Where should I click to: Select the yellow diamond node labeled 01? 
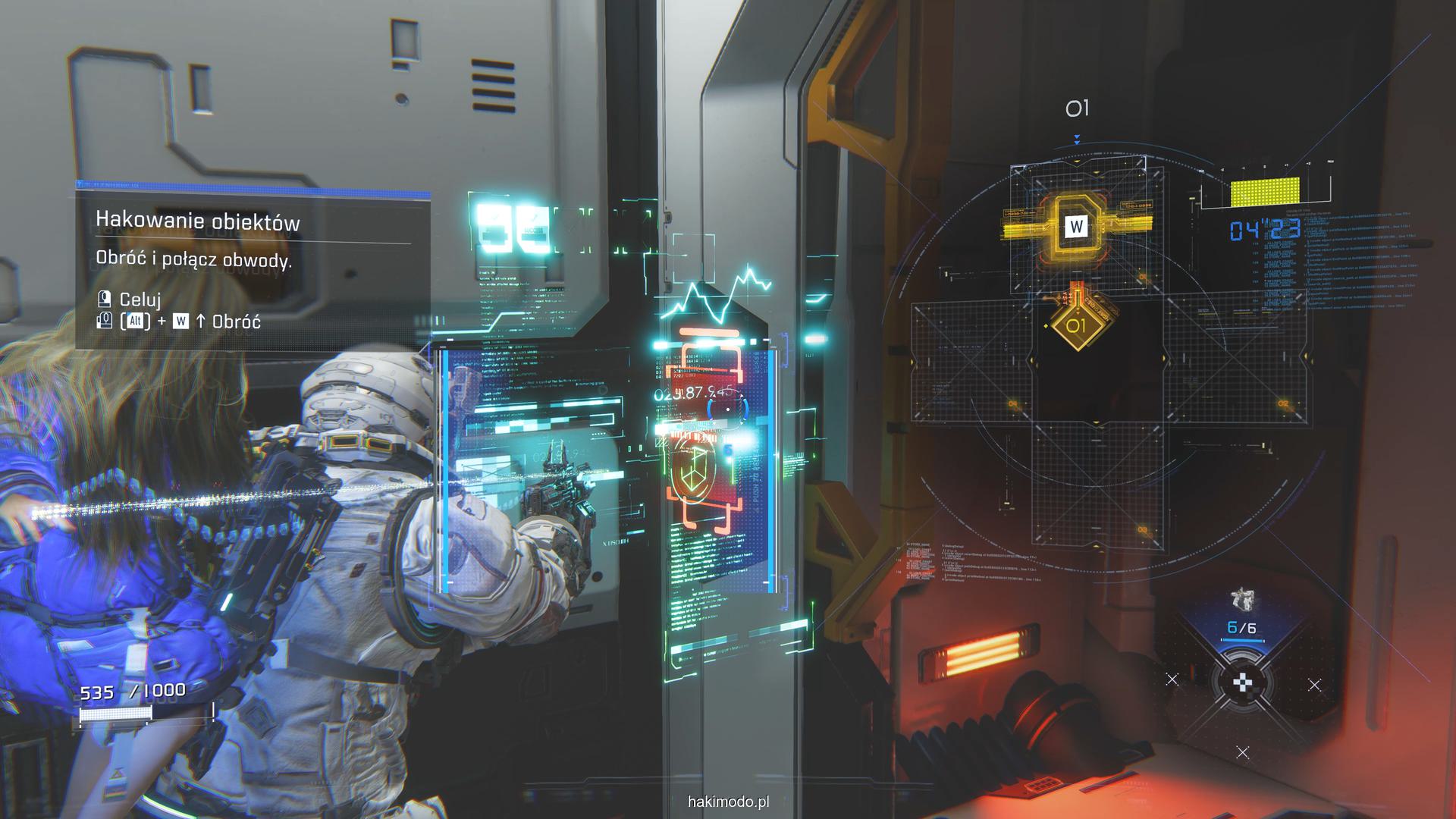tap(1076, 326)
